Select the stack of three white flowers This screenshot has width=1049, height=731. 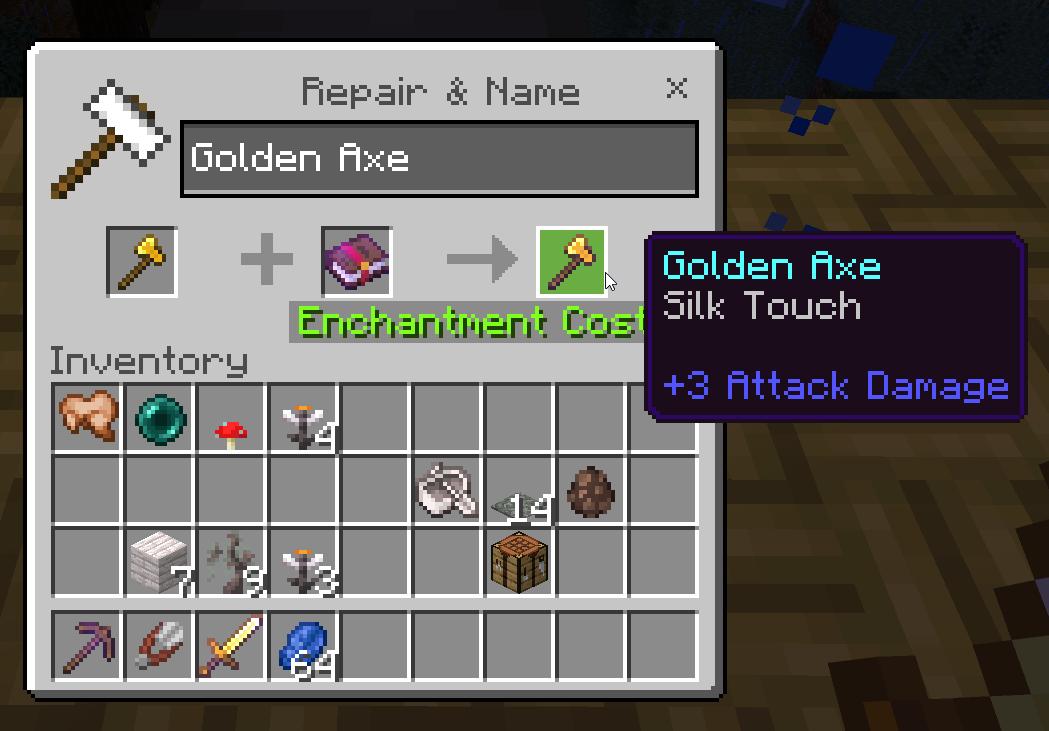point(304,562)
